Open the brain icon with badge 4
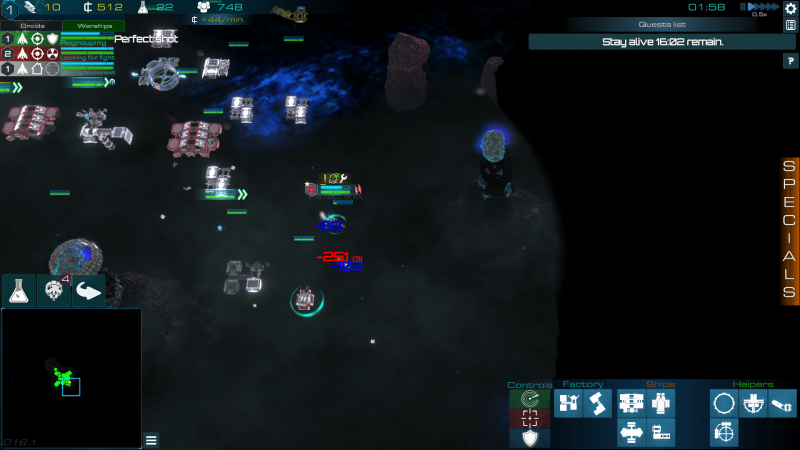 click(53, 291)
